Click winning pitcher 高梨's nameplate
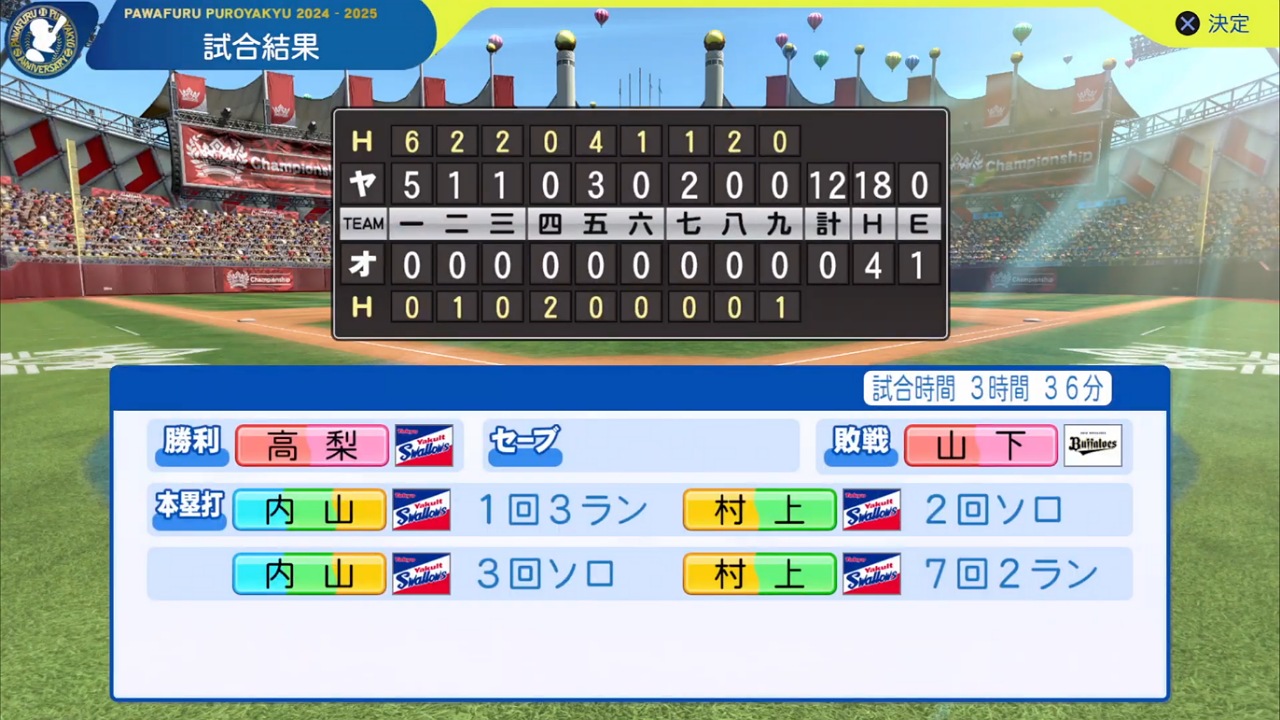This screenshot has height=720, width=1280. pyautogui.click(x=311, y=445)
